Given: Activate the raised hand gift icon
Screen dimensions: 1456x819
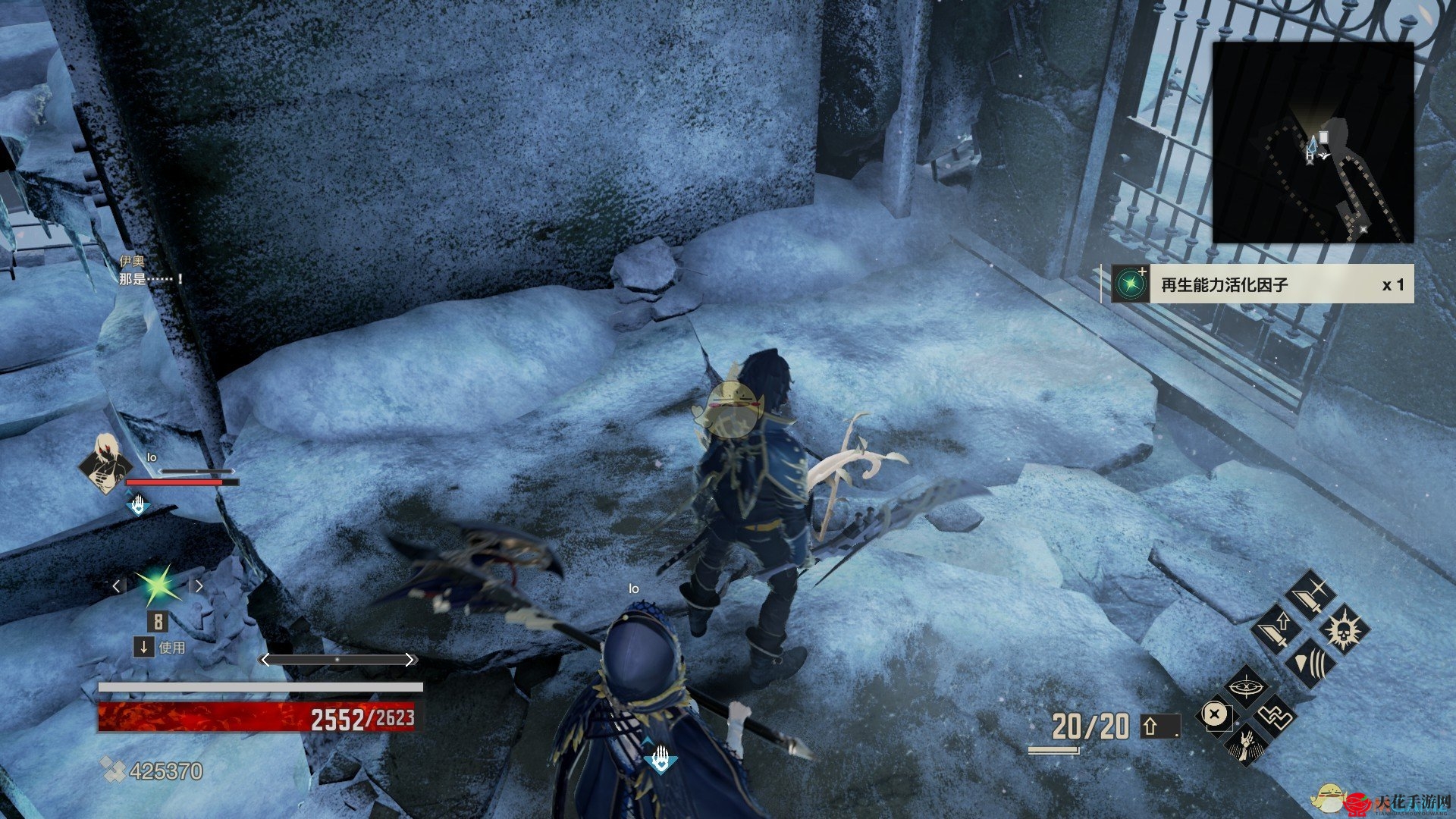Looking at the screenshot, I should click(x=1245, y=744).
